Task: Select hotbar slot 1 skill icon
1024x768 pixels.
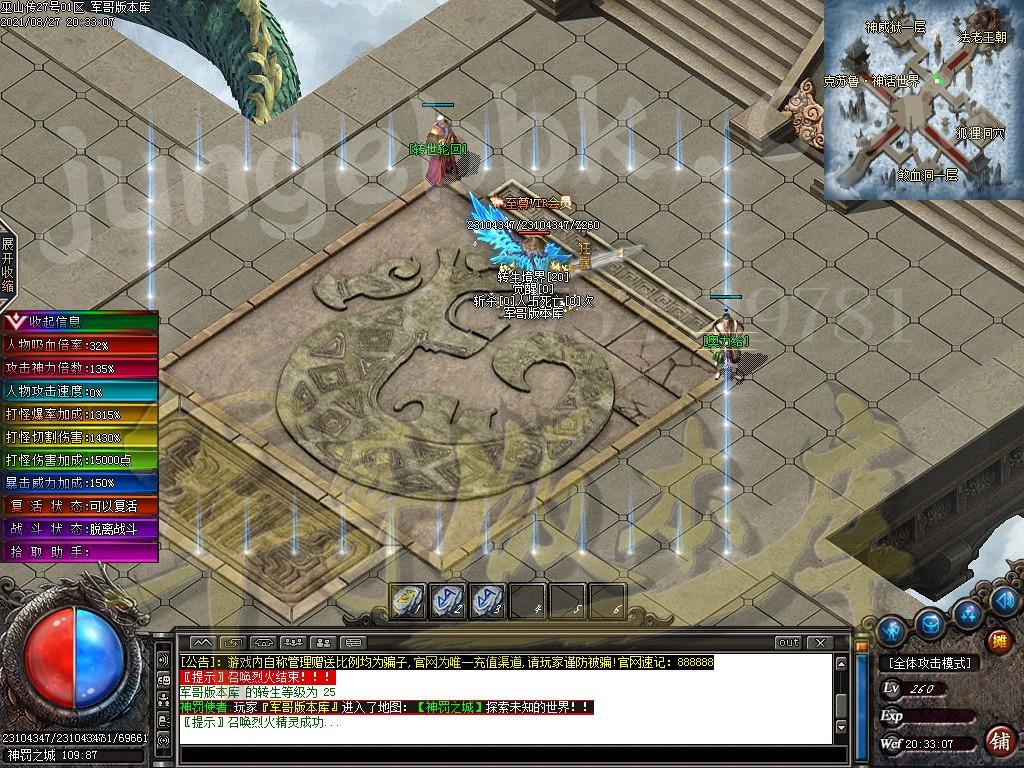Action: [408, 600]
